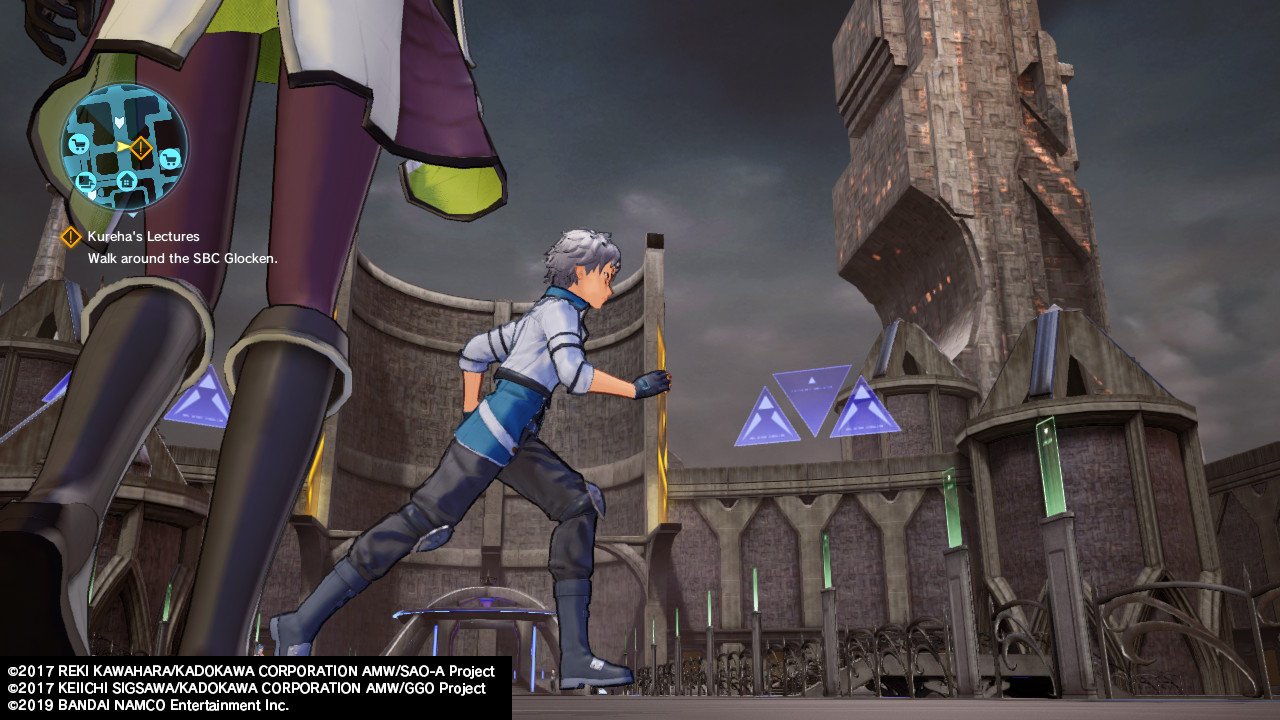Open the documents icon on the minimap
Image resolution: width=1280 pixels, height=720 pixels.
[84, 179]
